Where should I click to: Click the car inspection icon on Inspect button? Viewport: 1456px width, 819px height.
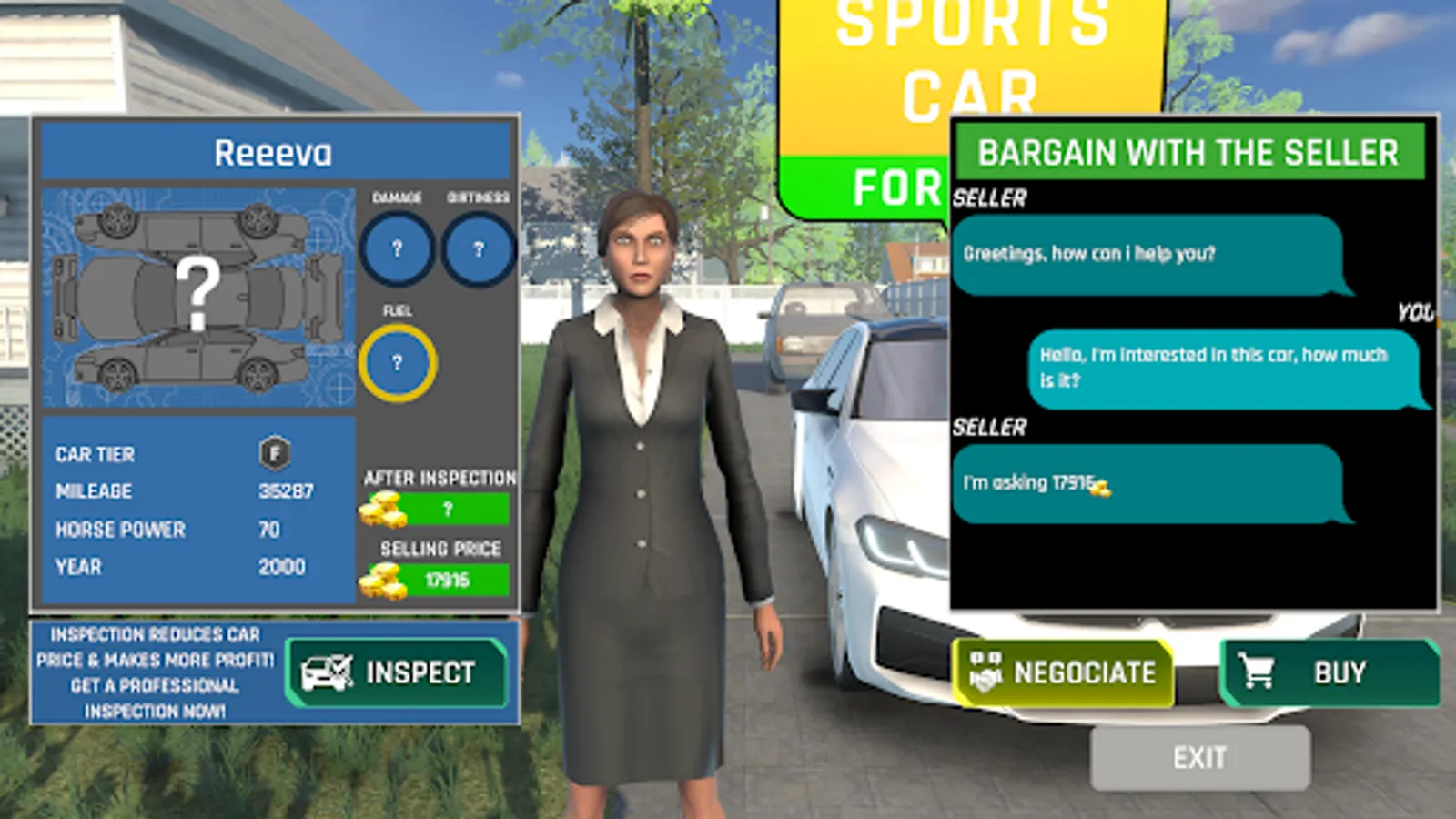coord(327,672)
